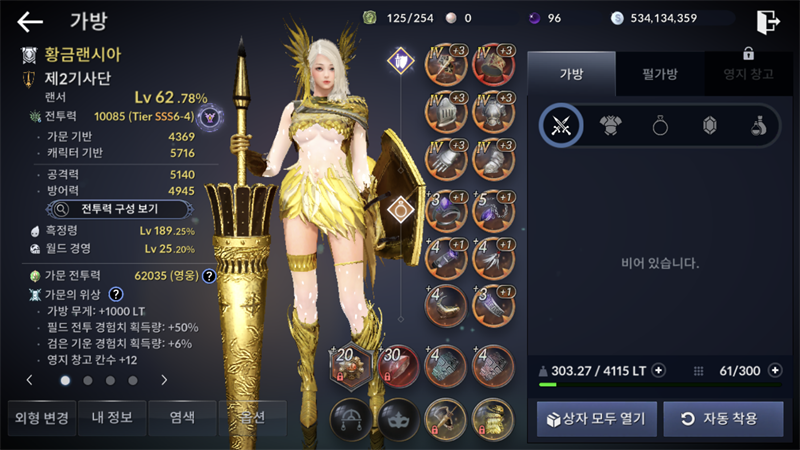The width and height of the screenshot is (800, 450).
Task: Show 내 정보 character info
Action: tap(108, 417)
